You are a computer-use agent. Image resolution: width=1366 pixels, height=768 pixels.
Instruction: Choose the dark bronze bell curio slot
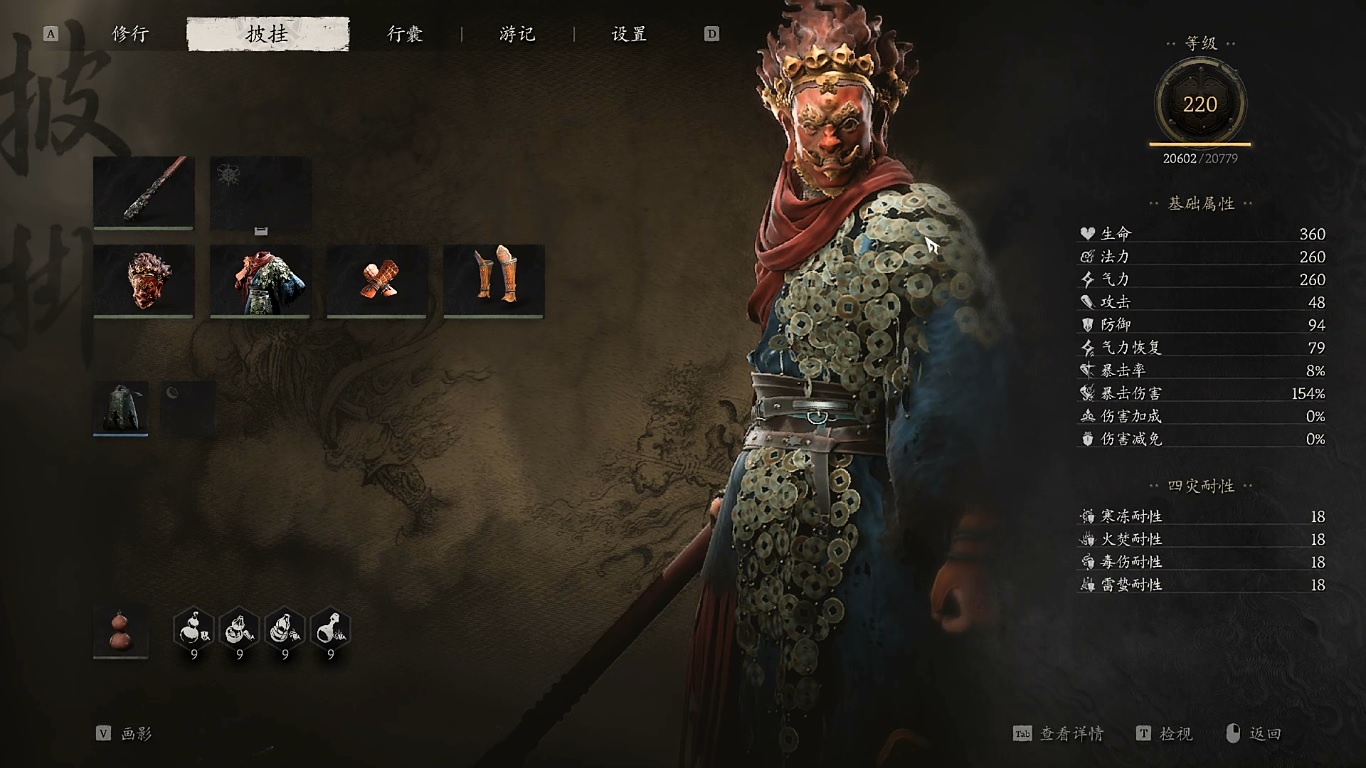(121, 407)
